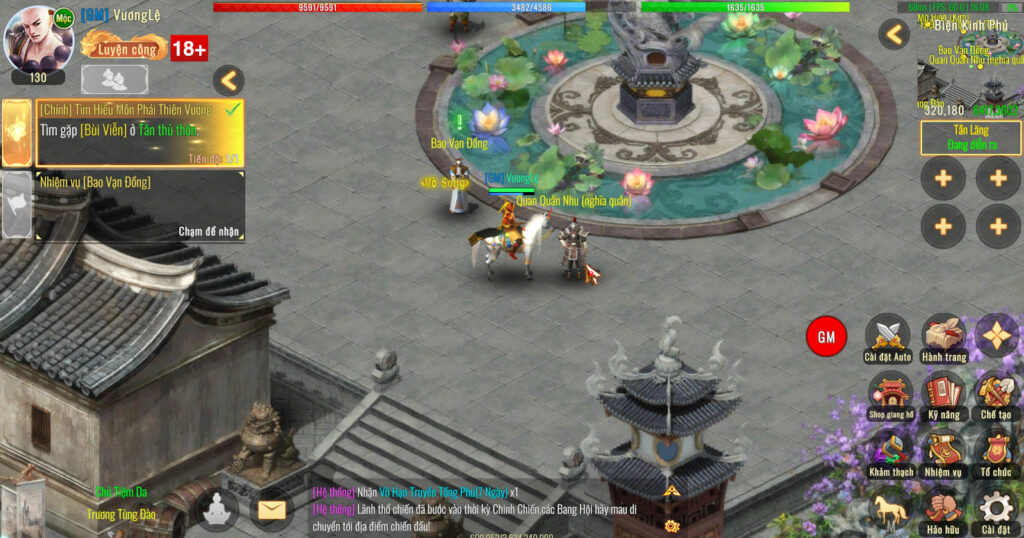Select the Tần Lăng event banner
This screenshot has height=538, width=1024.
click(971, 138)
